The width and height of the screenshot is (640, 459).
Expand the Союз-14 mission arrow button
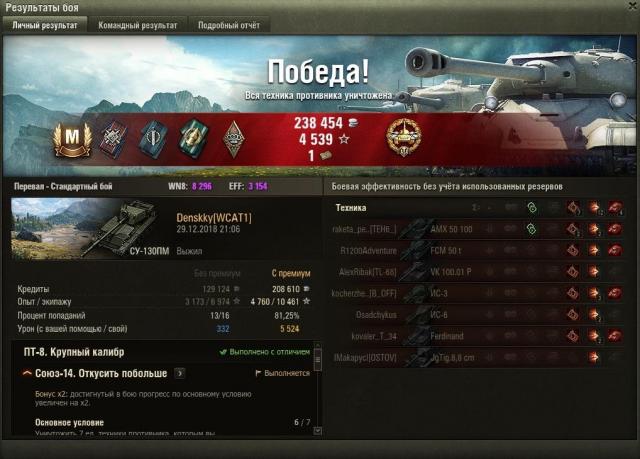tap(180, 373)
